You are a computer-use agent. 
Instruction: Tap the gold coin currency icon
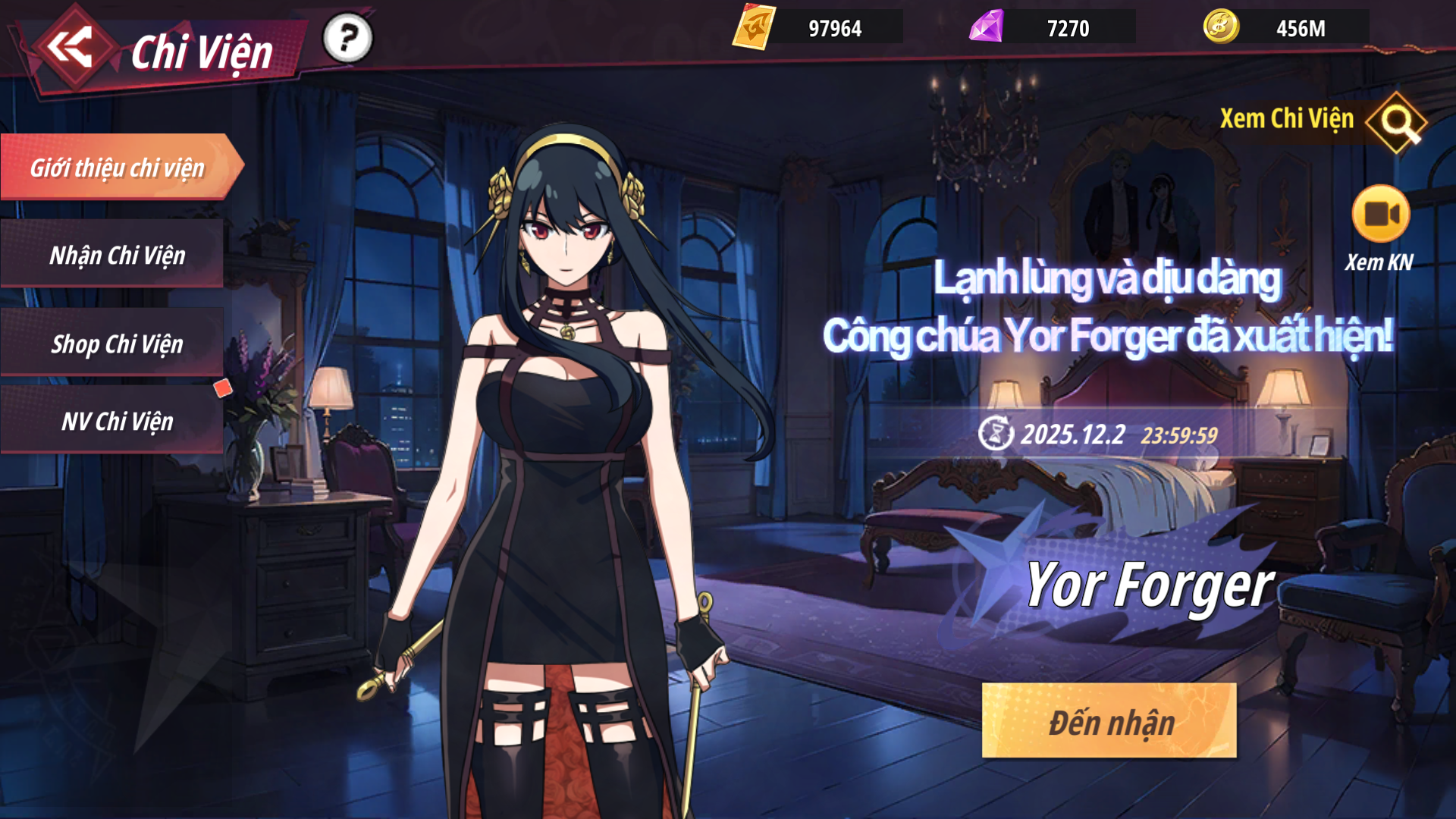pyautogui.click(x=1221, y=28)
